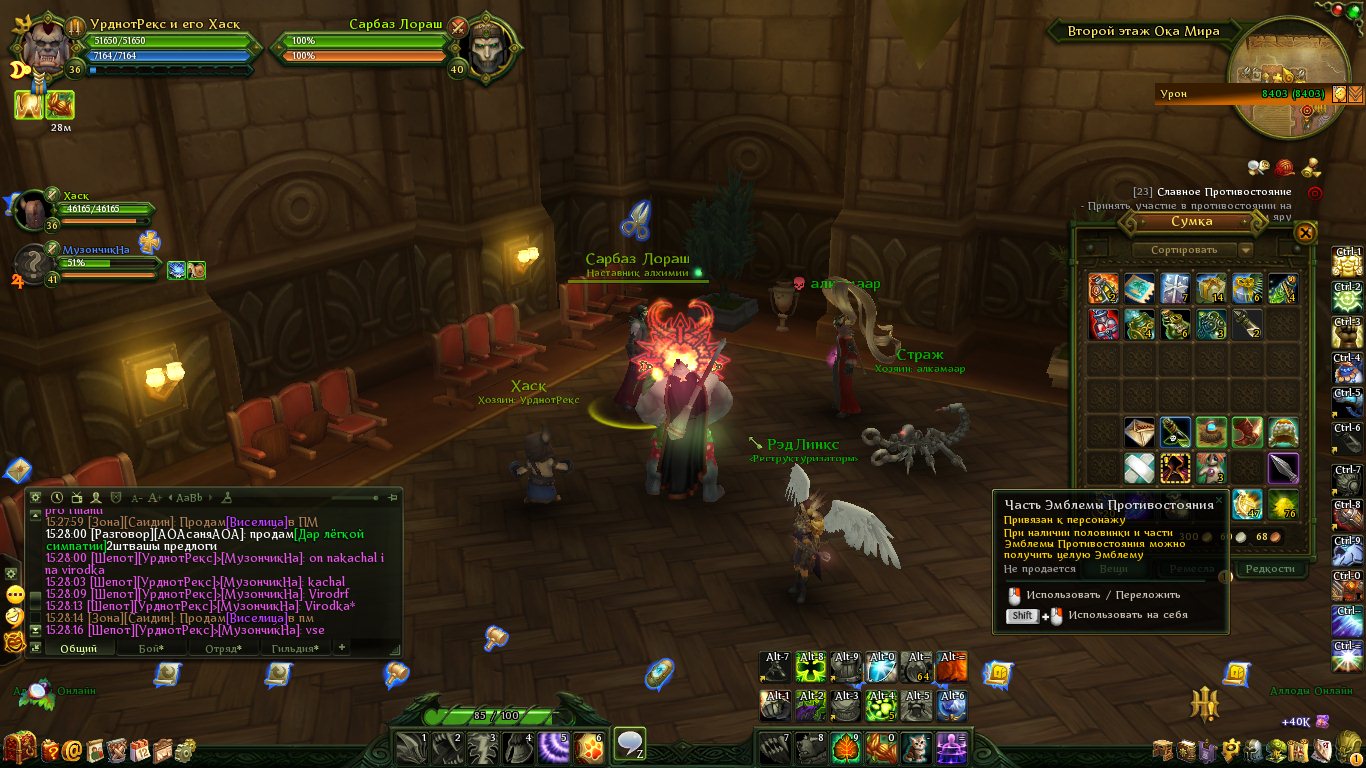Screen dimensions: 1366x768
Task: Open the Общий chat tab
Action: [78, 648]
